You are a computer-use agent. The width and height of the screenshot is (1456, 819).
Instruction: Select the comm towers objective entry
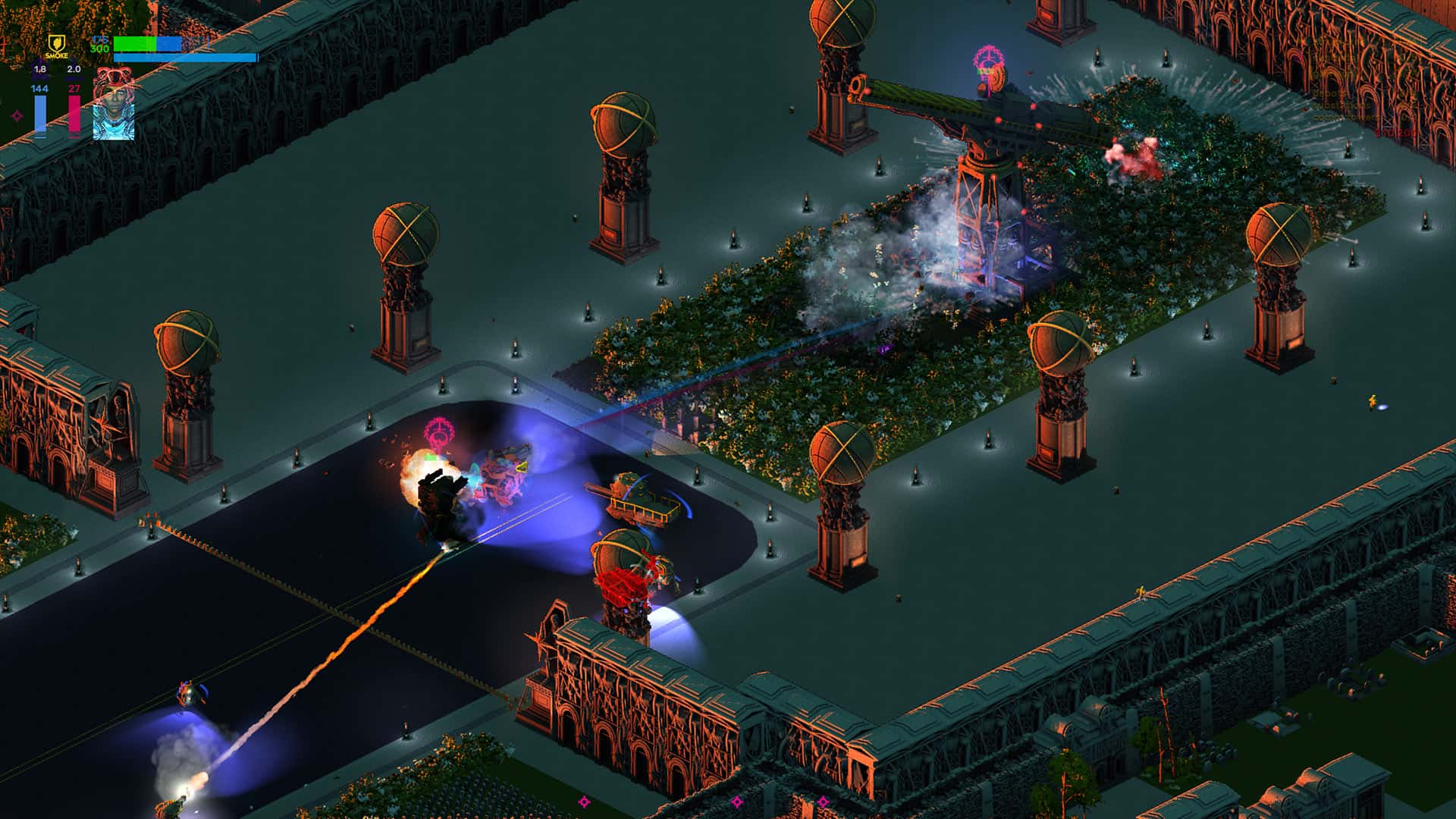[1348, 118]
